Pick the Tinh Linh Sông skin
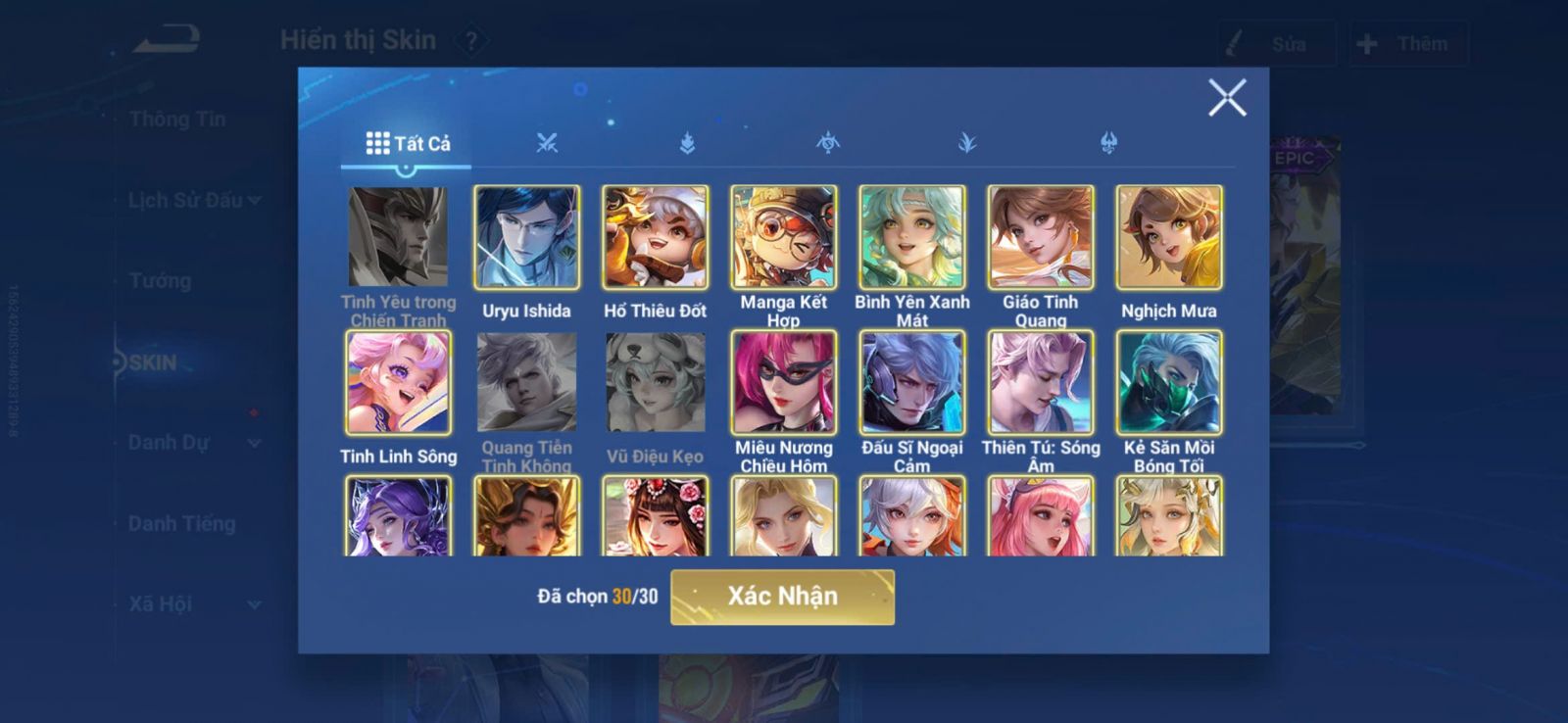 pyautogui.click(x=398, y=382)
